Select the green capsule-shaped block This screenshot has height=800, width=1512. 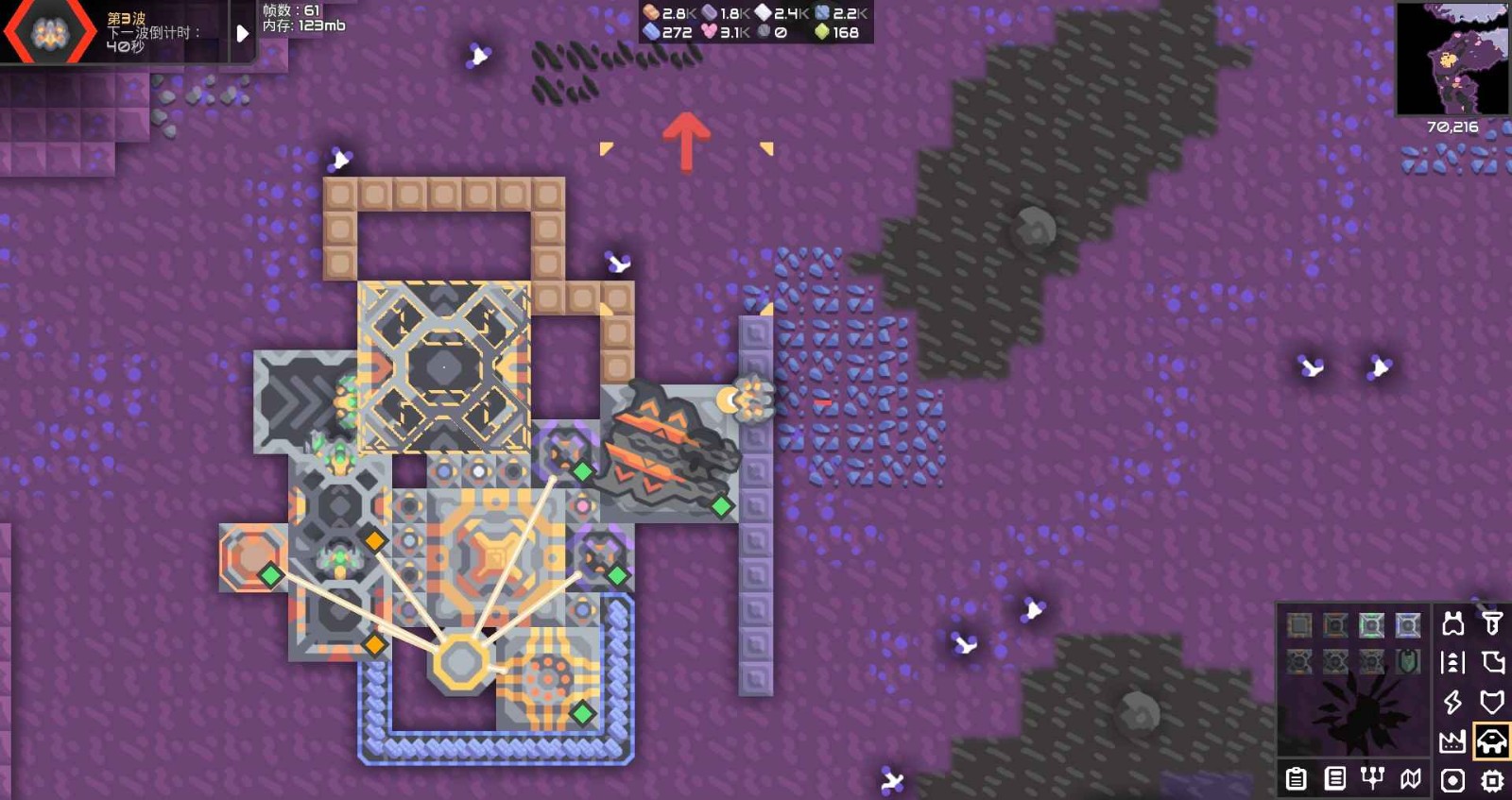click(1408, 662)
